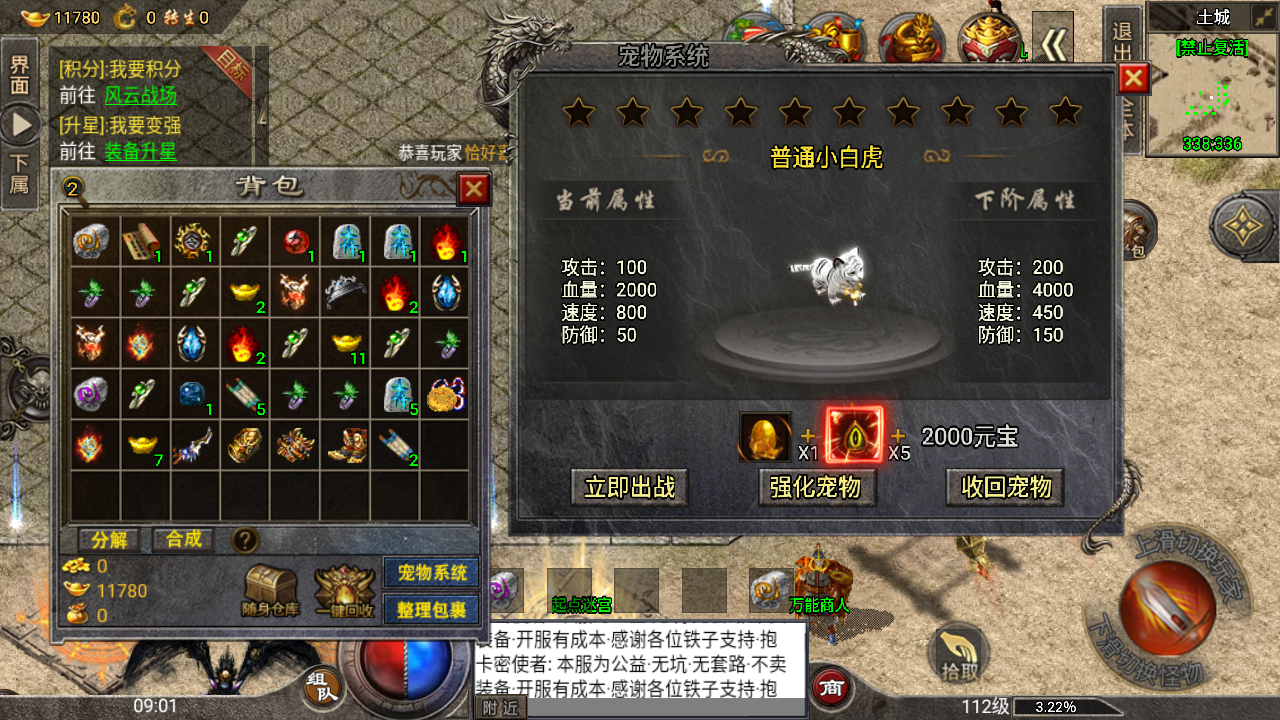Open the backpack help question mark
This screenshot has width=1280, height=720.
(245, 541)
